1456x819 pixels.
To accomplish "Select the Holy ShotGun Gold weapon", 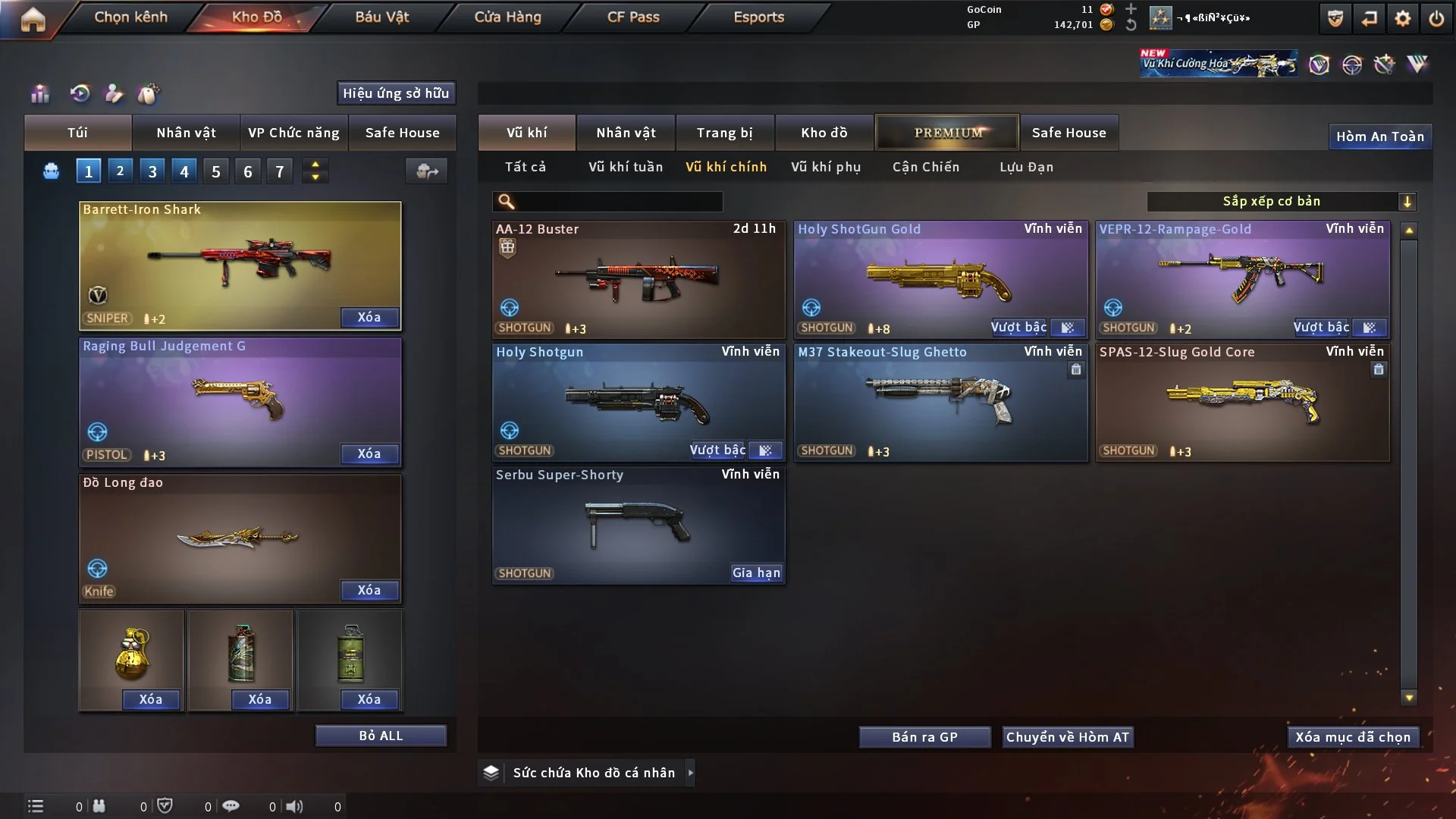I will pos(940,279).
